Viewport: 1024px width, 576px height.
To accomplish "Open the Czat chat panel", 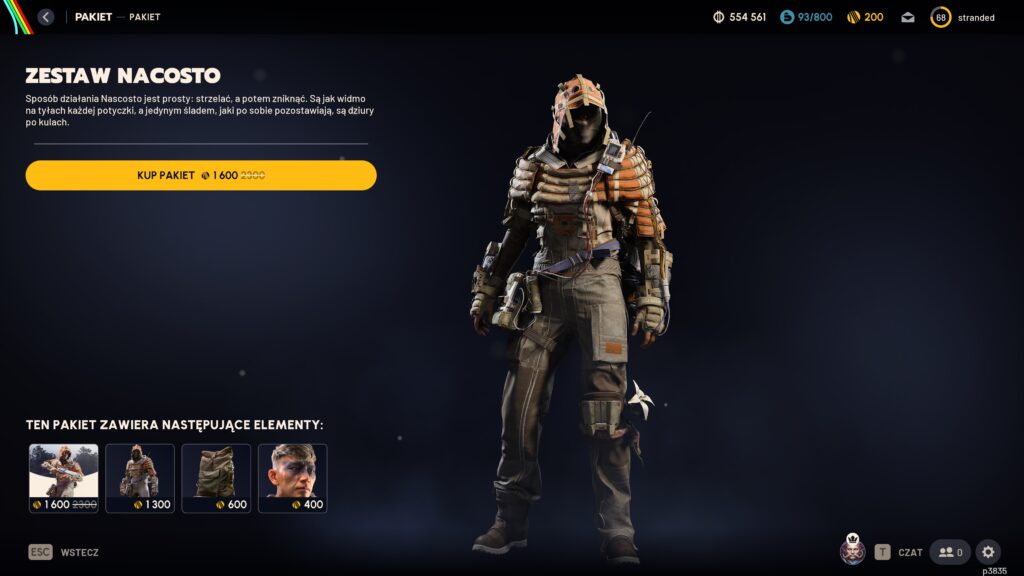I will click(899, 552).
